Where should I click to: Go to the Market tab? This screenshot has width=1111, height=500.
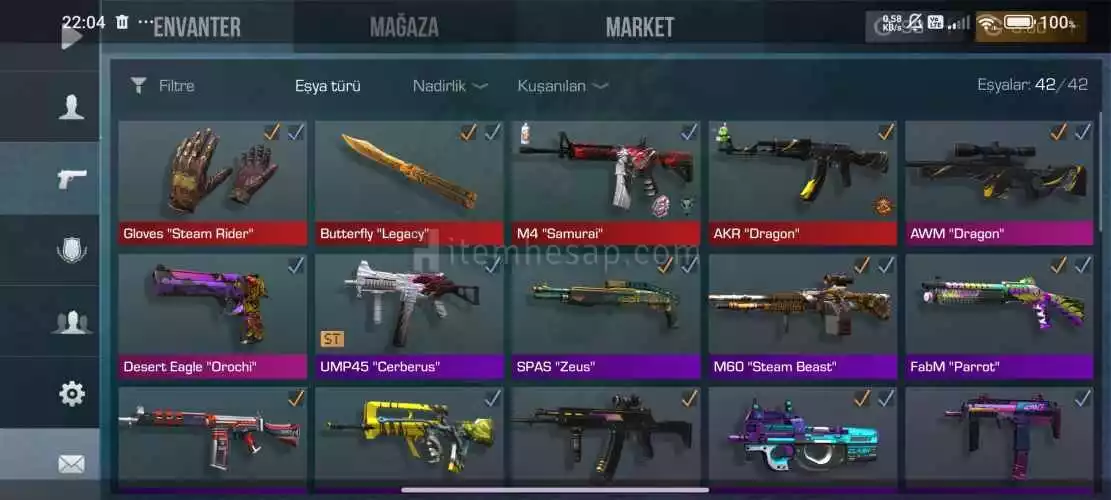click(x=640, y=27)
